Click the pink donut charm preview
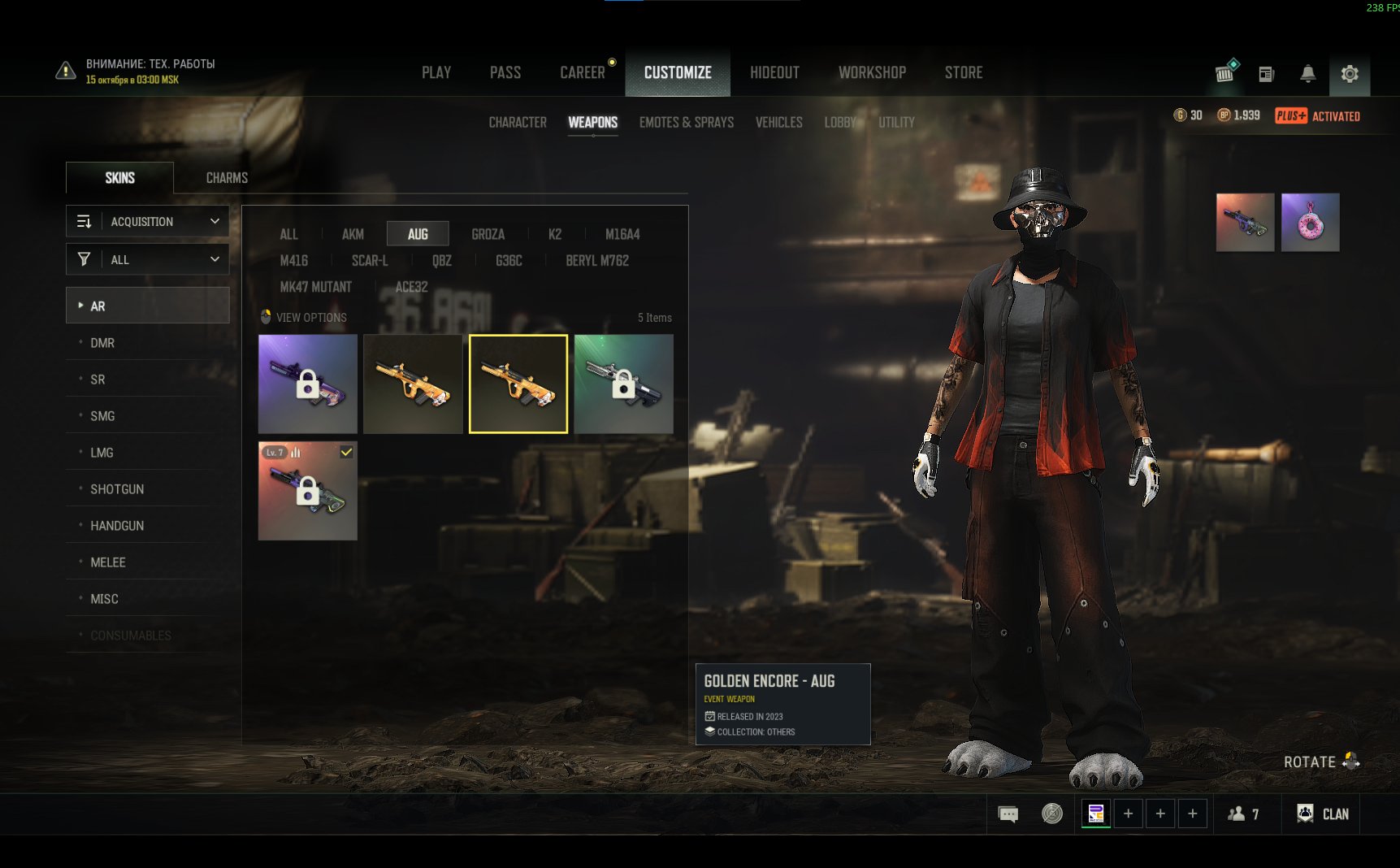The width and height of the screenshot is (1400, 868). pos(1310,222)
